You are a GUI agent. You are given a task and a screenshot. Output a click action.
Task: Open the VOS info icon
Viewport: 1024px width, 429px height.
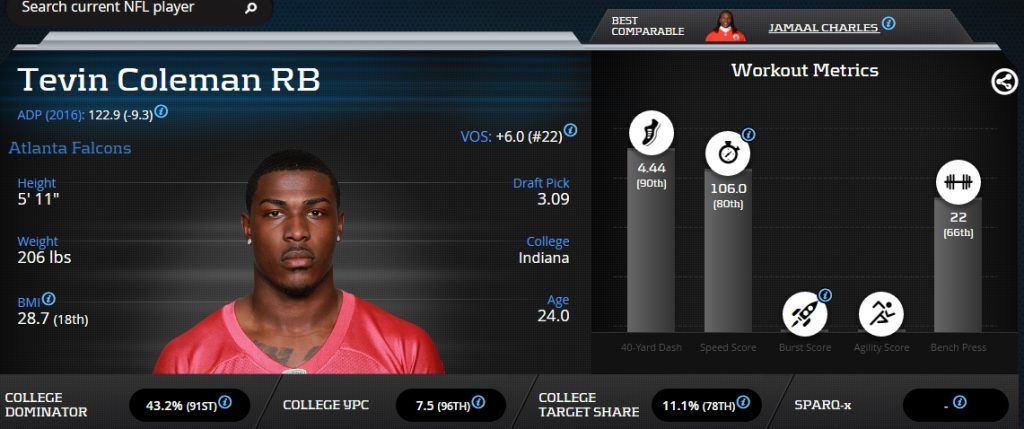570,130
